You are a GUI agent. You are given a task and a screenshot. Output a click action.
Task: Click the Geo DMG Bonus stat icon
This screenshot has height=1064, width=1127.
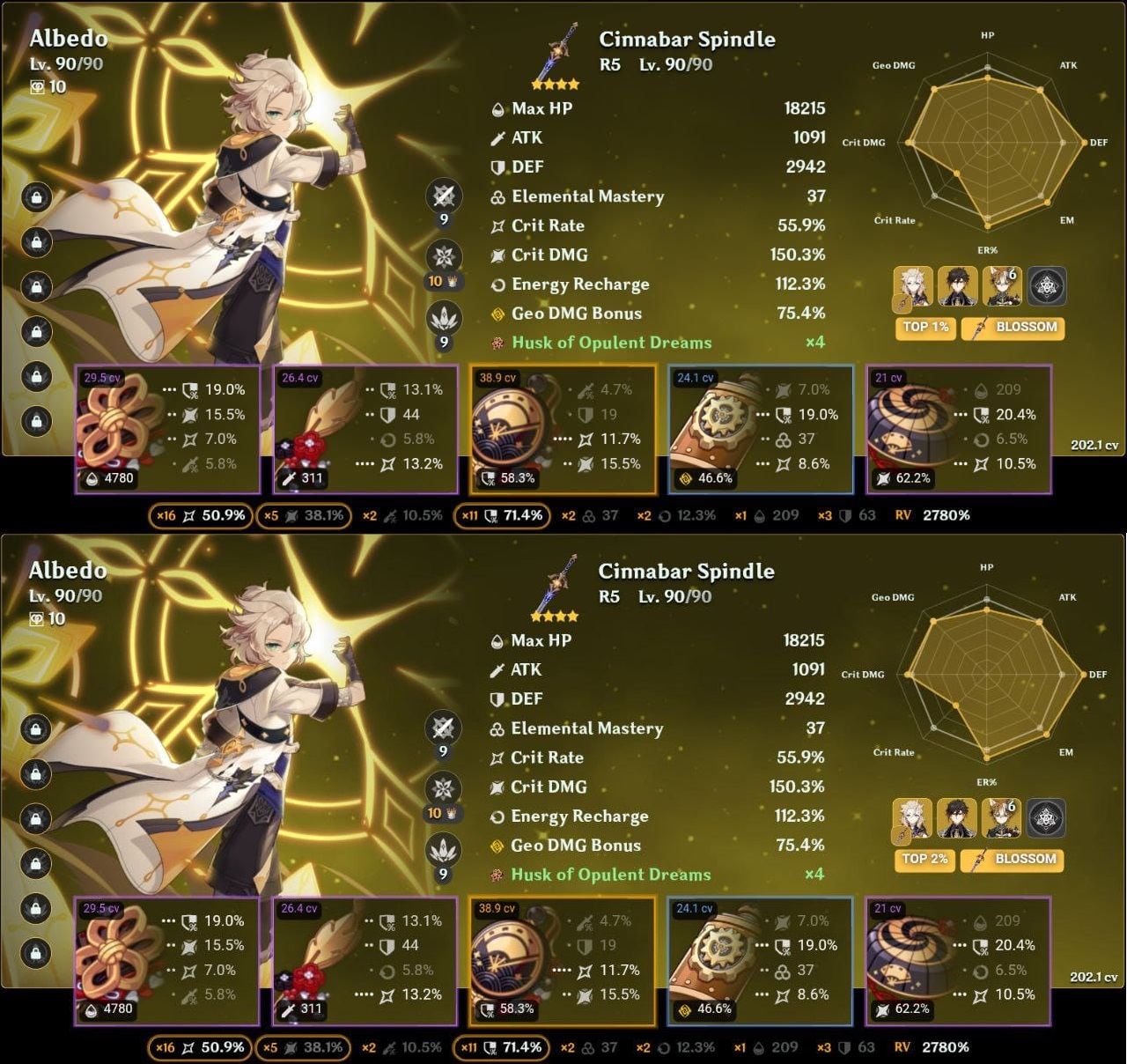[496, 314]
